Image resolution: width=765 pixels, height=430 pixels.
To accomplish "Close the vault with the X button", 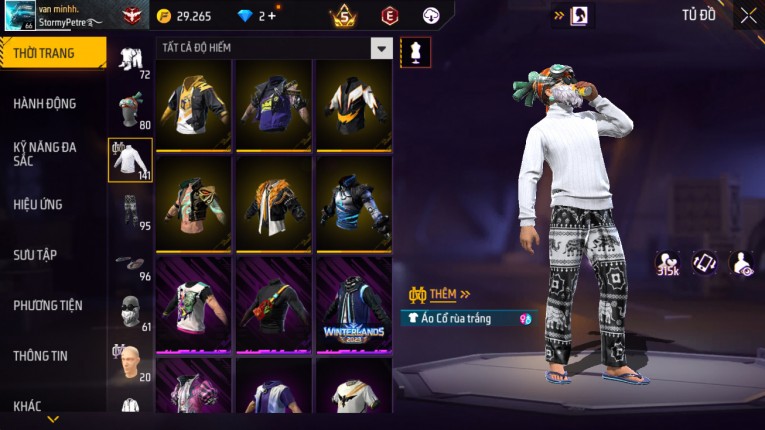I will [748, 15].
